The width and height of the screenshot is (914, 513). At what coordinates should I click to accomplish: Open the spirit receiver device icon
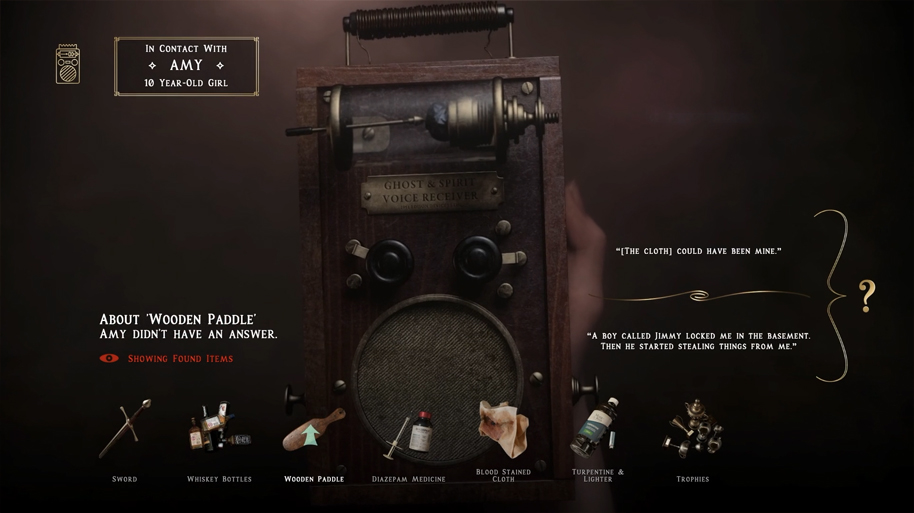click(68, 64)
